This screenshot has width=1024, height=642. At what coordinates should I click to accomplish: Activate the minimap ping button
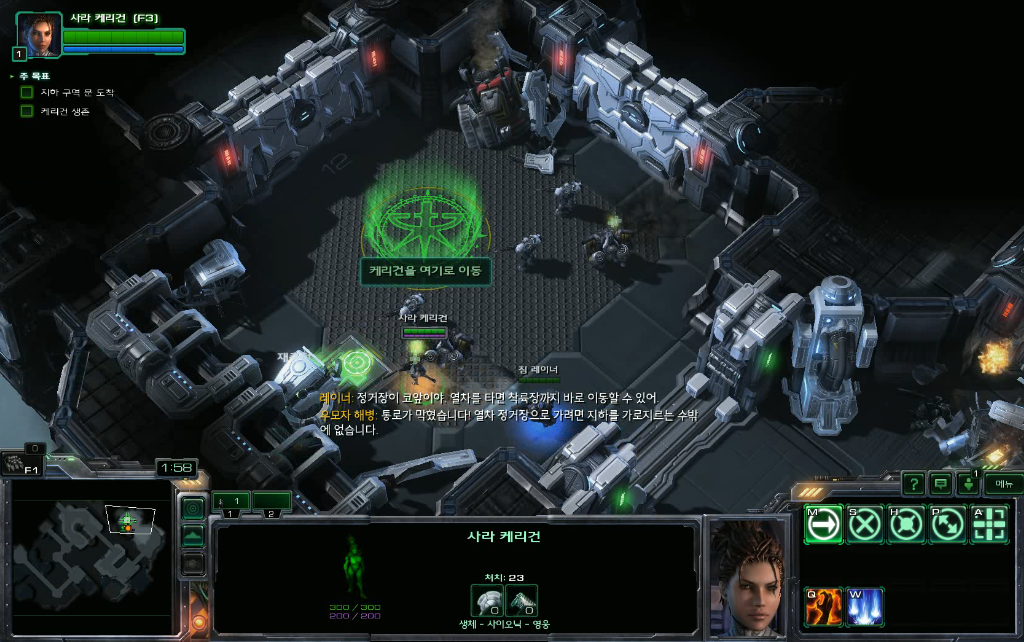click(194, 509)
